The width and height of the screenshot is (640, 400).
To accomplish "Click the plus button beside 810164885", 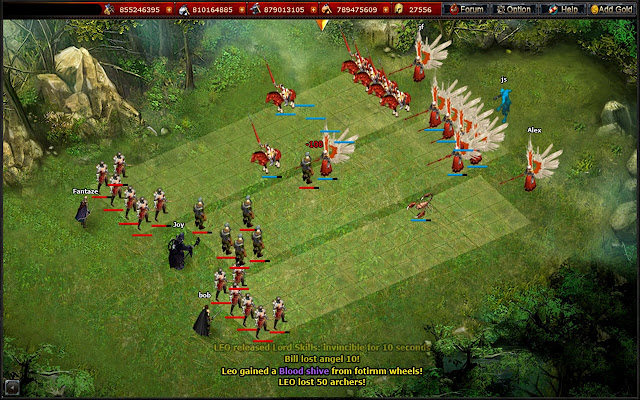I will (x=241, y=9).
